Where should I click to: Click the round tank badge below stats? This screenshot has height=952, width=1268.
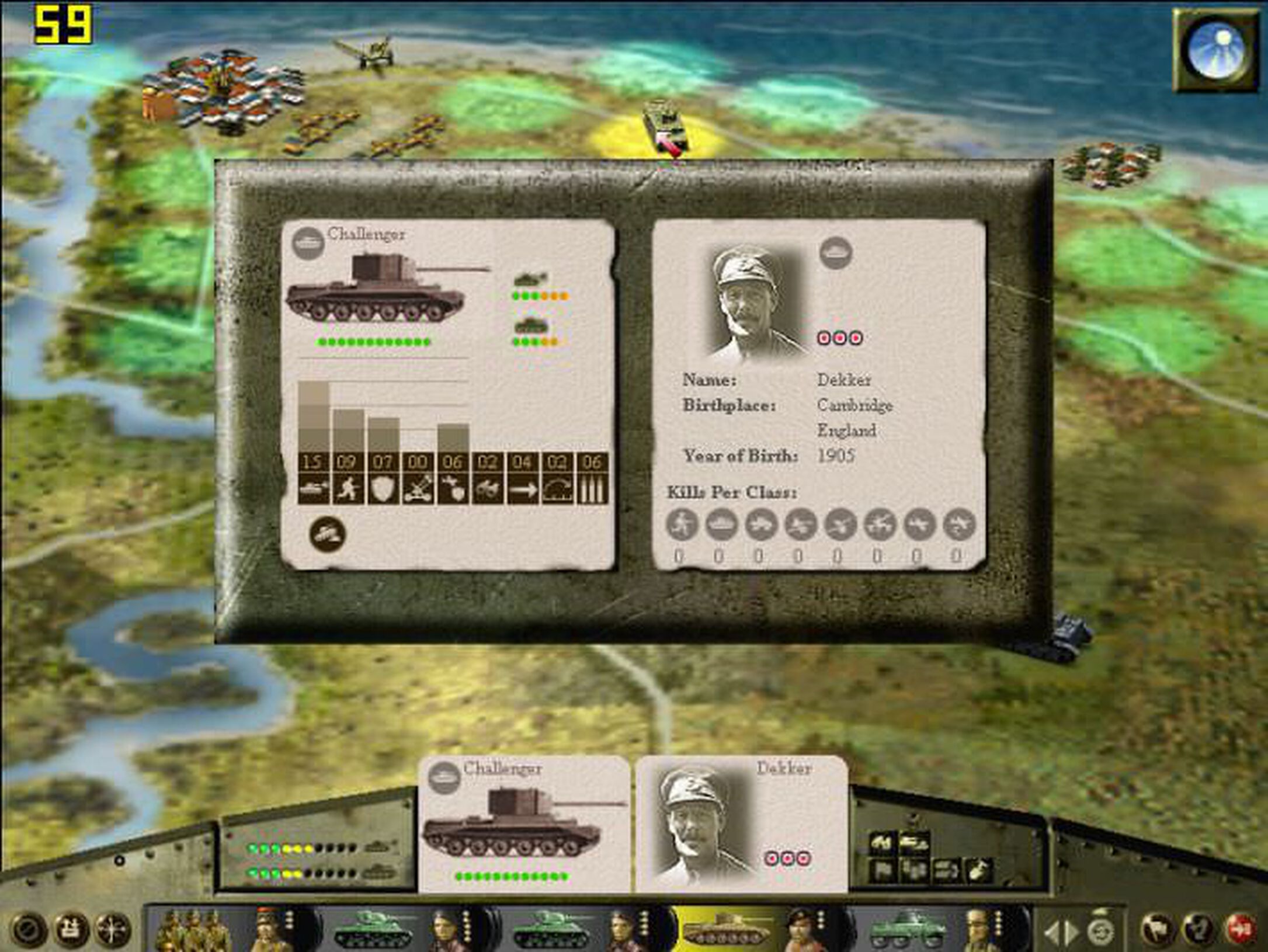pyautogui.click(x=327, y=534)
